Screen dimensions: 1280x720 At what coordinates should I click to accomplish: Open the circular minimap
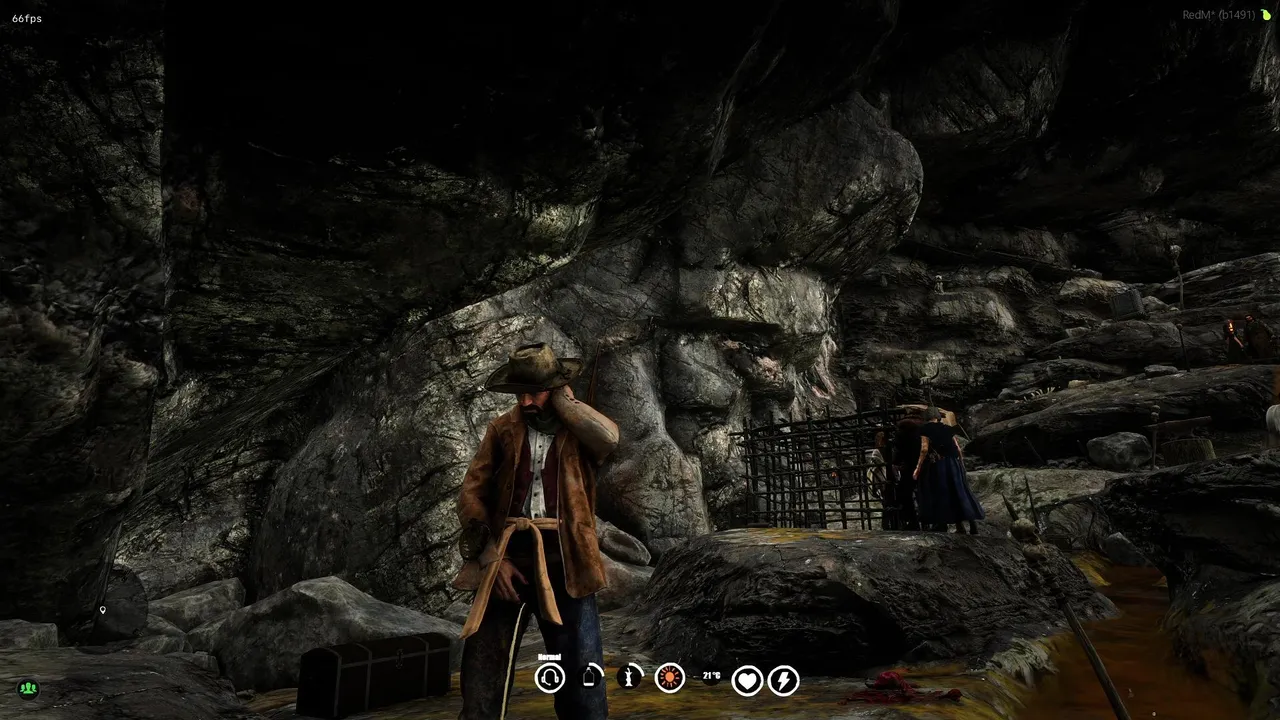point(113,605)
